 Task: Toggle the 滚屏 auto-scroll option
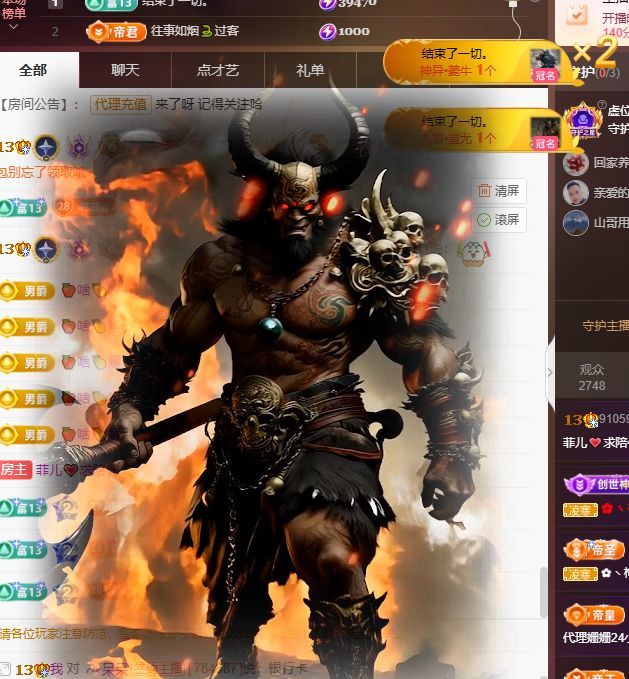point(498,219)
